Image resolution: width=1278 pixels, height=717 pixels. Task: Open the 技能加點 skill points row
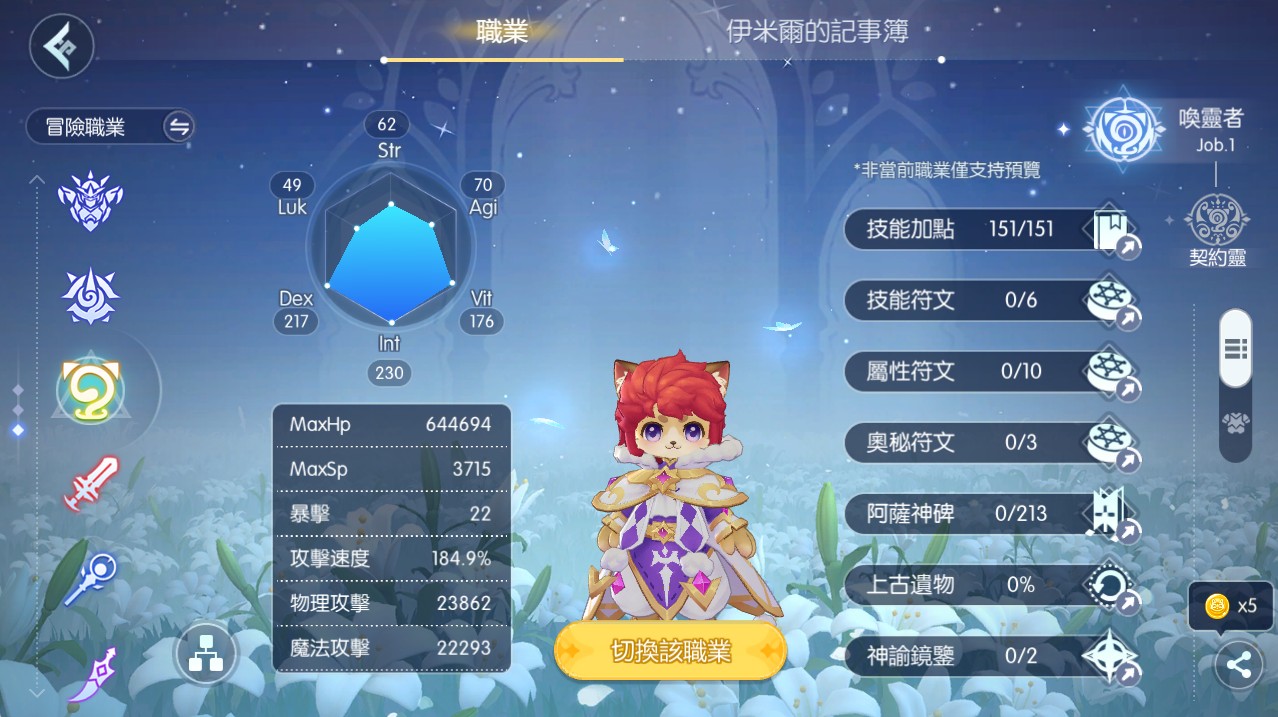click(990, 230)
